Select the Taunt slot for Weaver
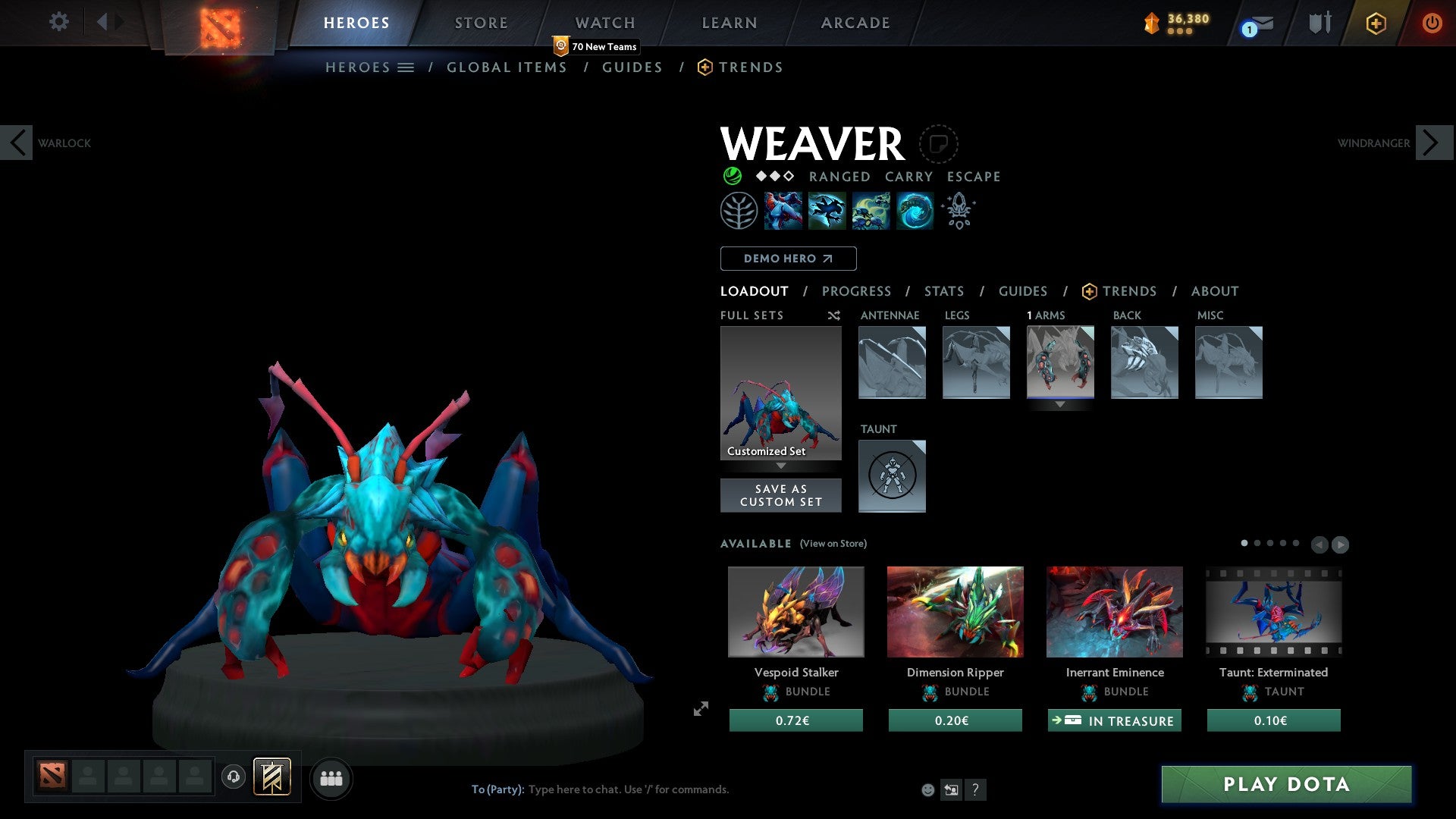Screen dimensions: 1456x819 click(892, 476)
